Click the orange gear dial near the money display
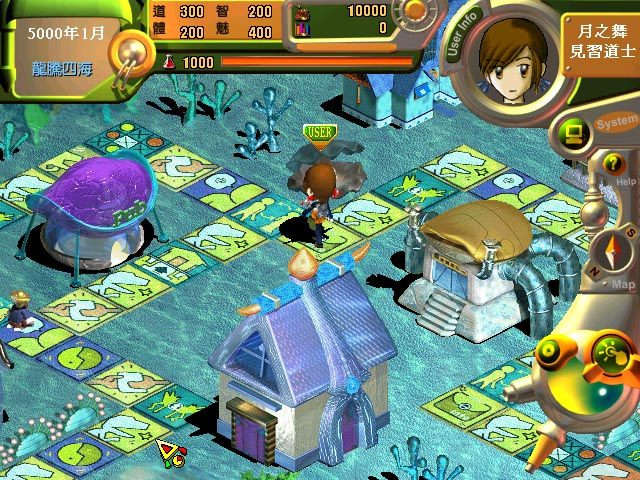The width and height of the screenshot is (640, 480). pyautogui.click(x=411, y=13)
